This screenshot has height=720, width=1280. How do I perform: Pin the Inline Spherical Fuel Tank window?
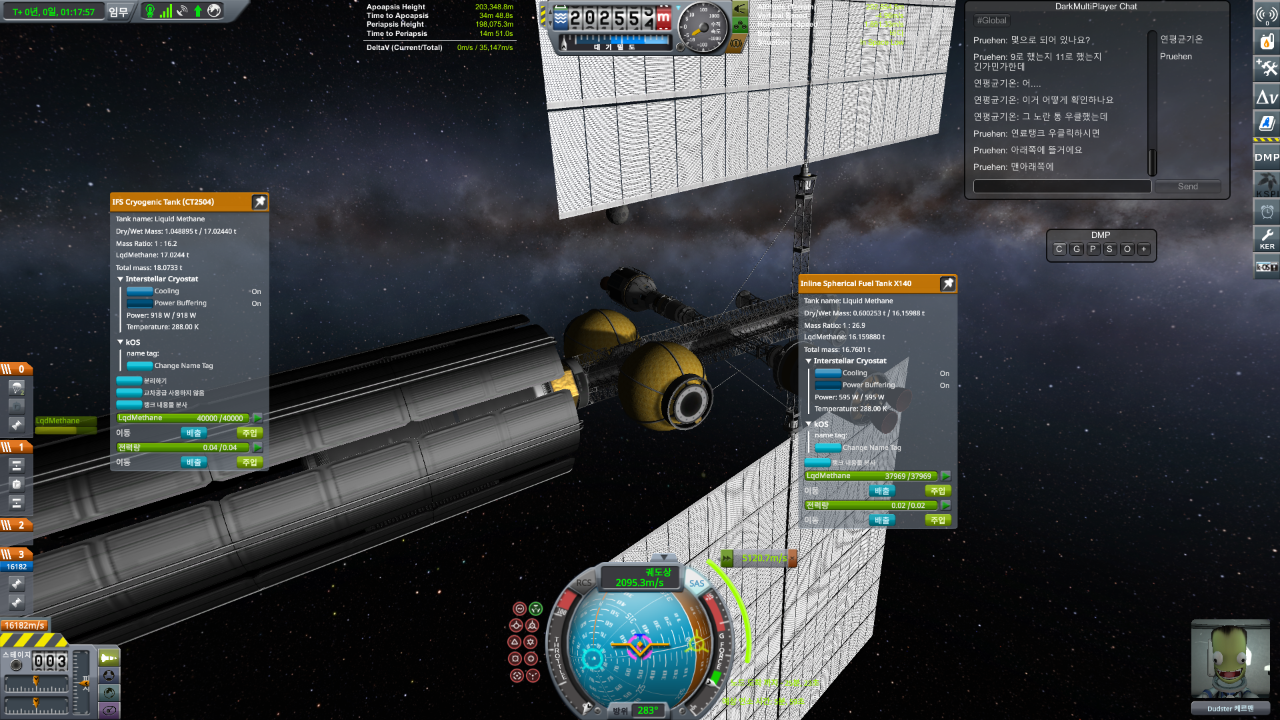[x=947, y=284]
